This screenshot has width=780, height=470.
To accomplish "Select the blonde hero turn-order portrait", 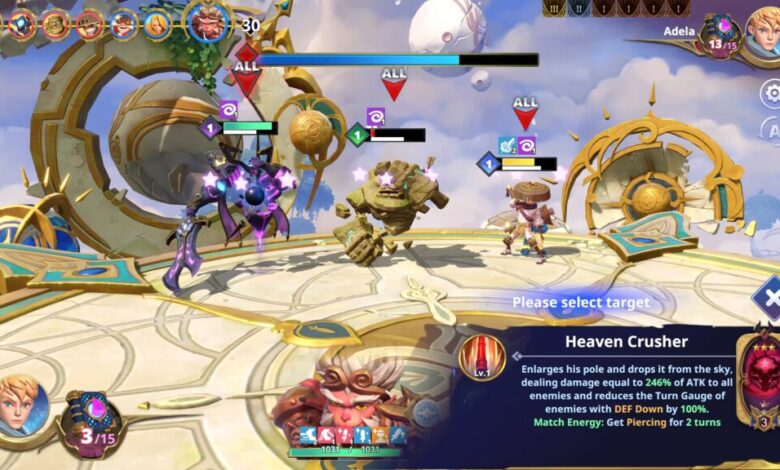I will click(157, 24).
